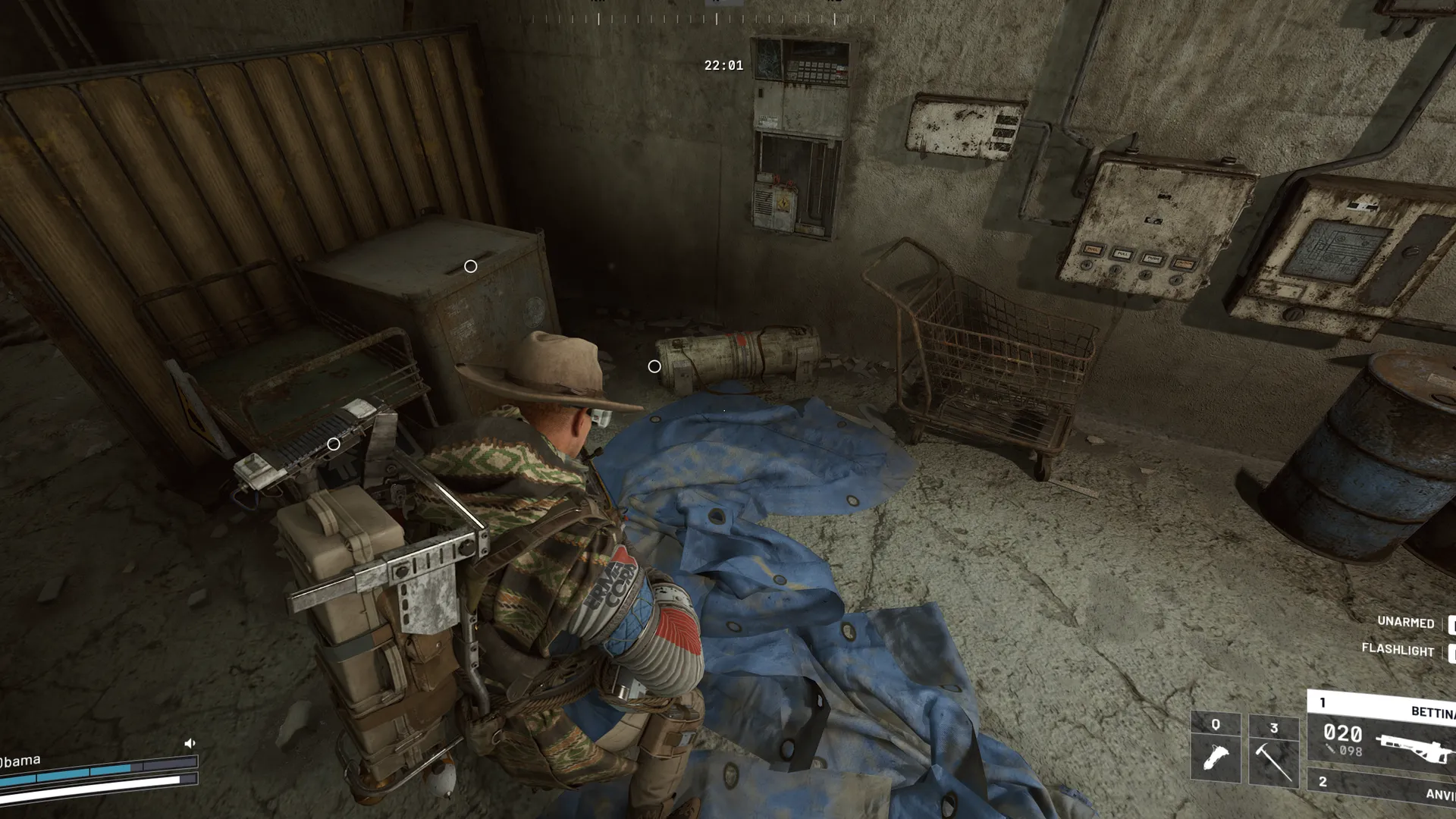Viewport: 1456px width, 819px height.
Task: Use the quick item in slot Q
Action: coord(1216,748)
